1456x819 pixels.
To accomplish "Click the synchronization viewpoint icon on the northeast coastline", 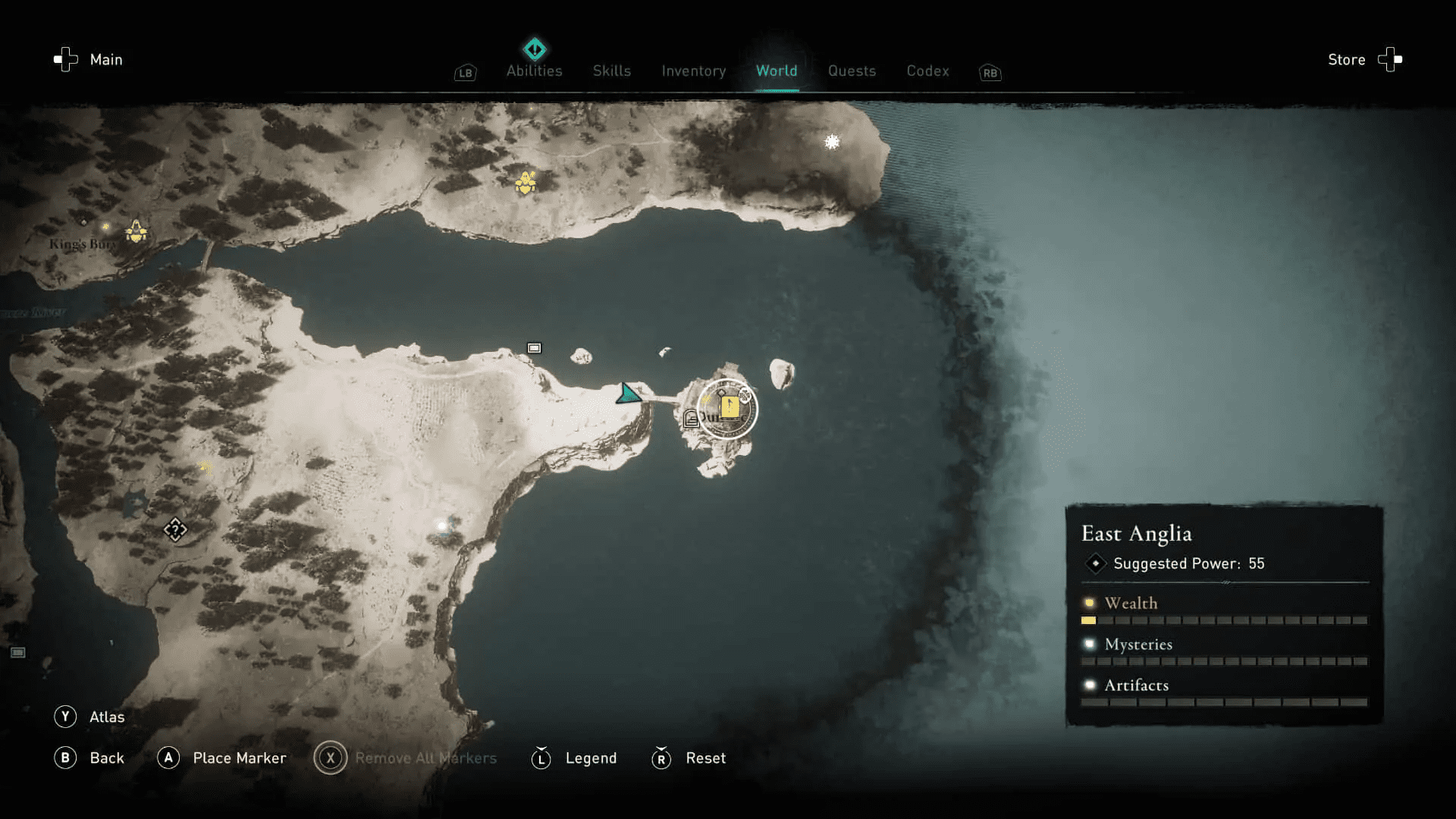I will (x=831, y=141).
